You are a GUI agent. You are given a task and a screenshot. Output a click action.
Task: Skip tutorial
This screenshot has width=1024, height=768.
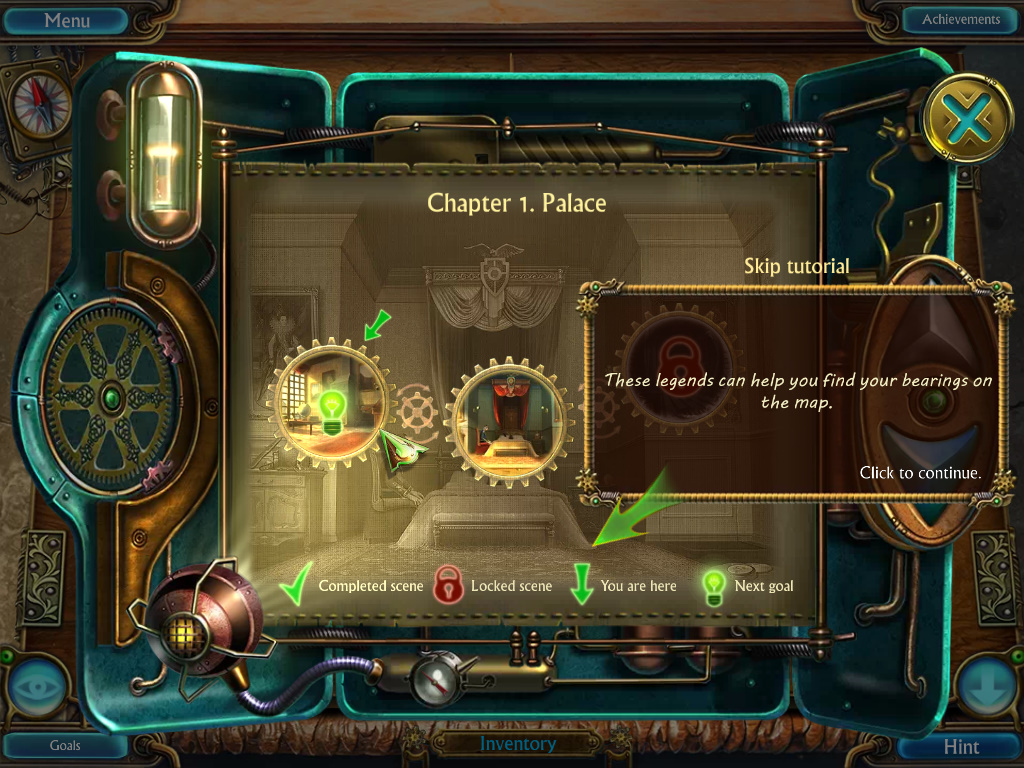coord(797,266)
